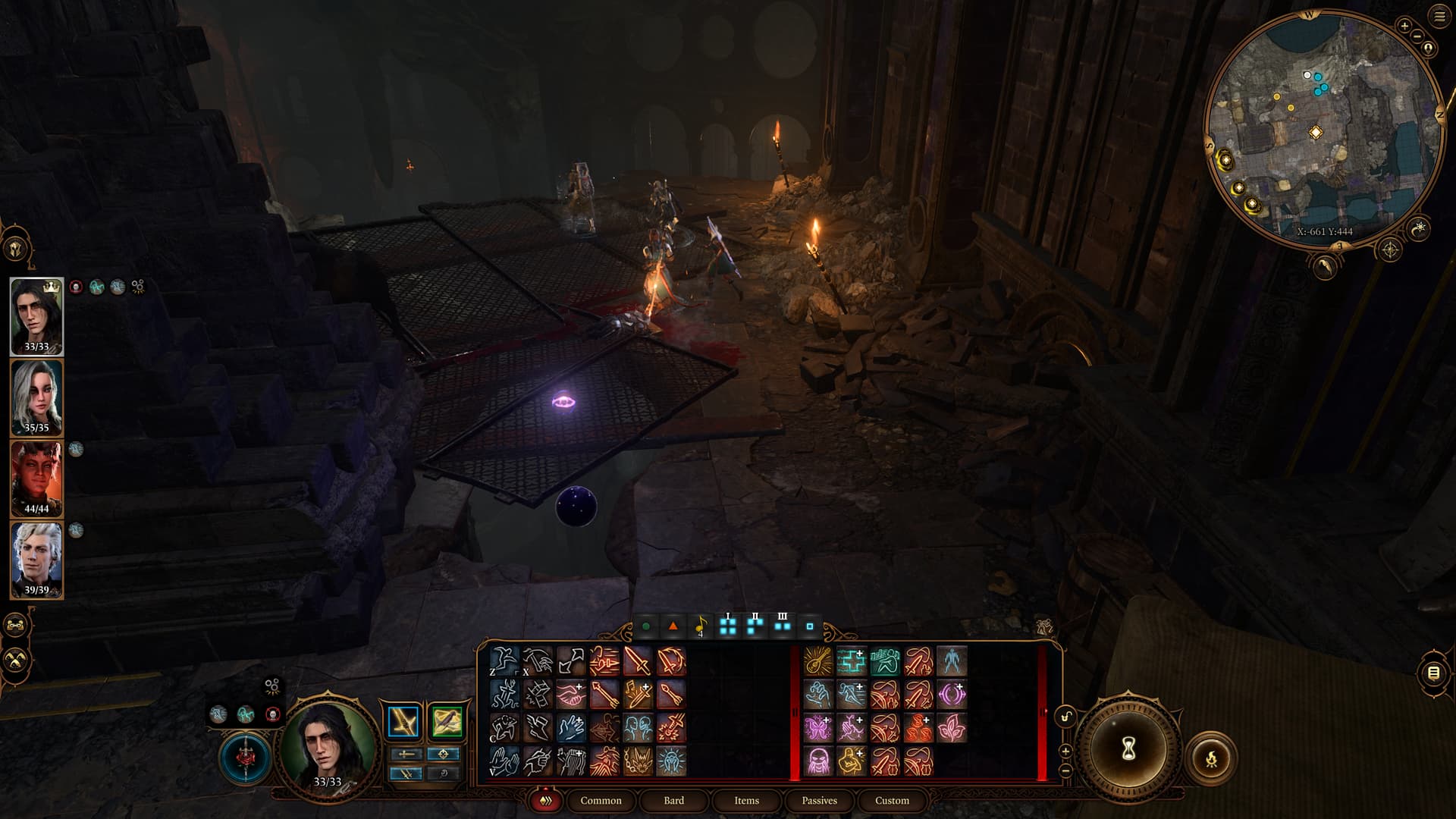The height and width of the screenshot is (819, 1456).
Task: Select the Passives hotbar tab
Action: [x=819, y=800]
